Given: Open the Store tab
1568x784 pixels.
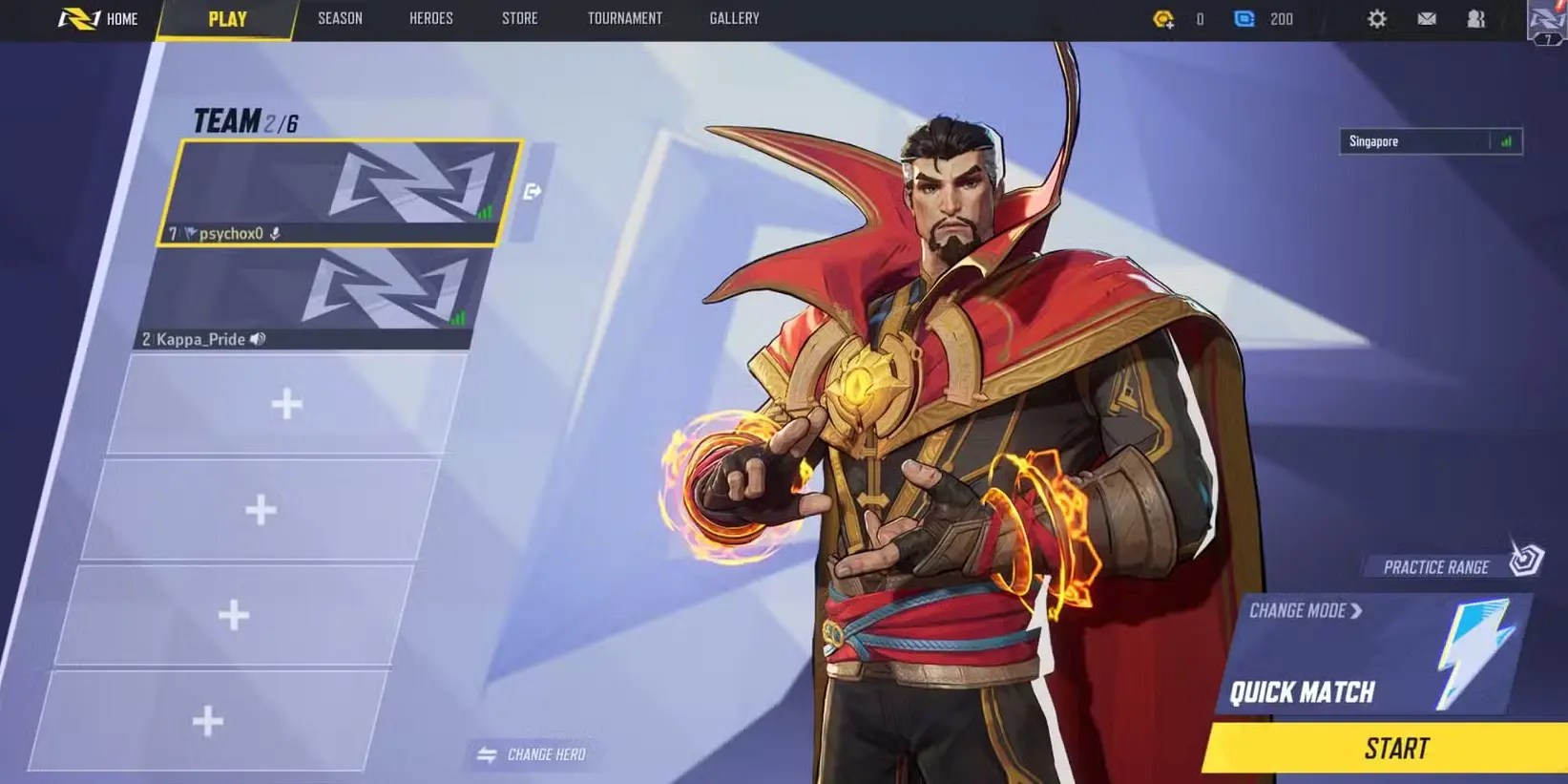Looking at the screenshot, I should [x=519, y=19].
